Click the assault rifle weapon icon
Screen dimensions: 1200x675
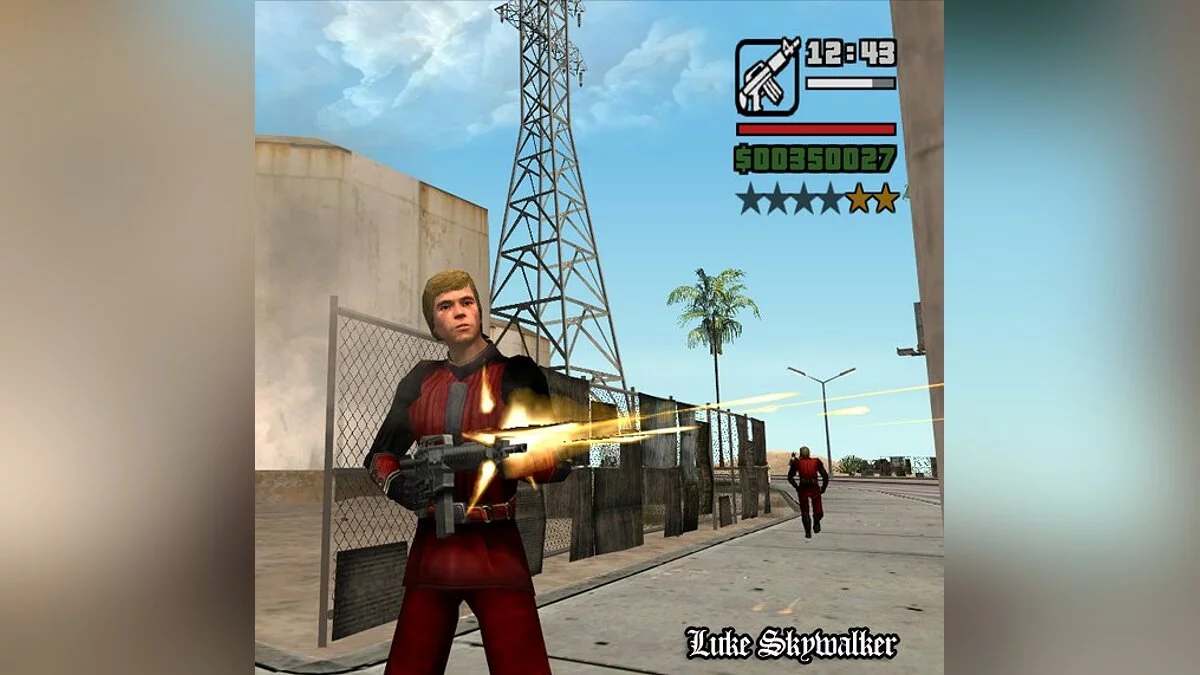click(x=767, y=76)
